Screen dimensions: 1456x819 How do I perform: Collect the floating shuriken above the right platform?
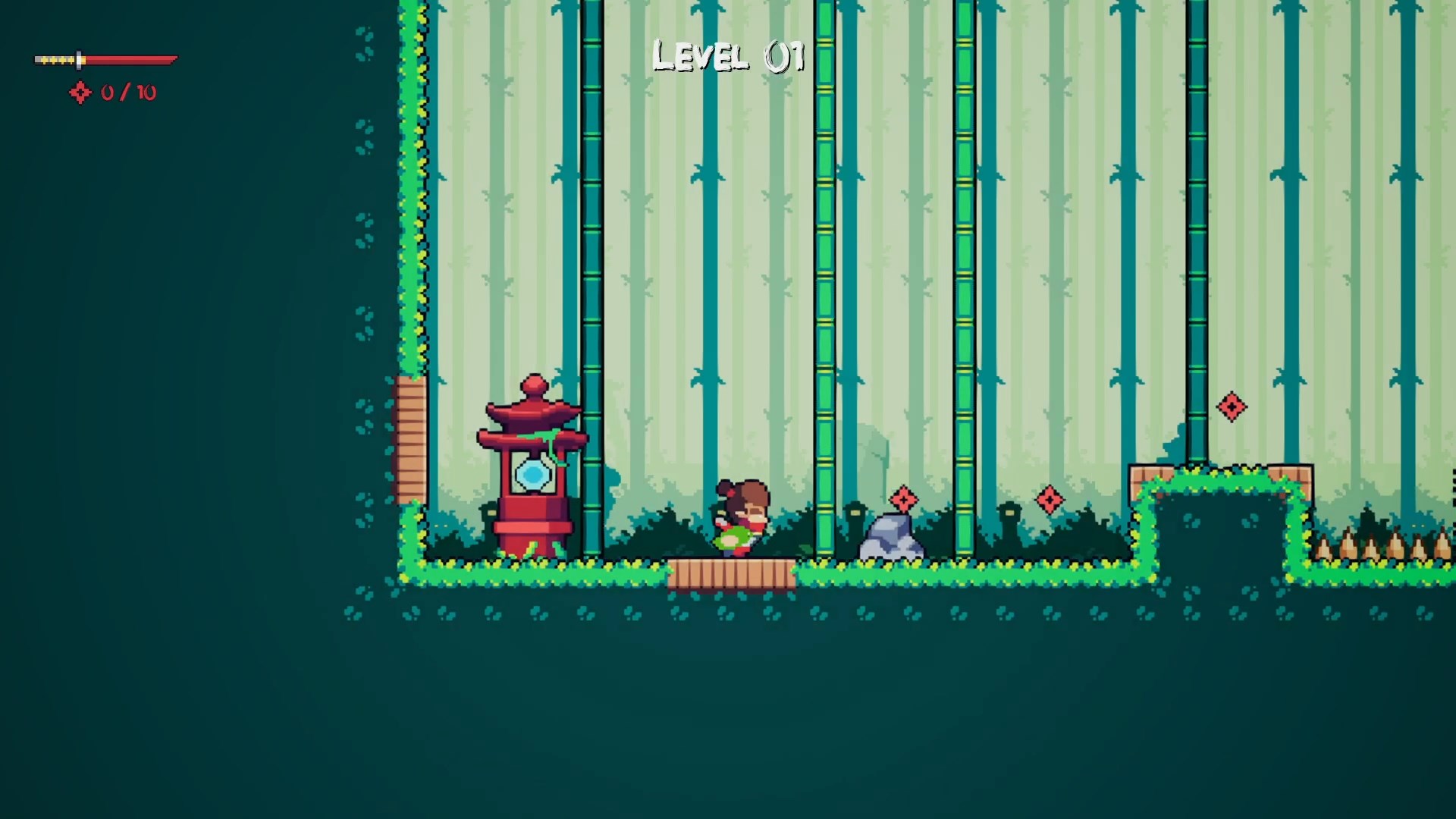(x=1232, y=407)
